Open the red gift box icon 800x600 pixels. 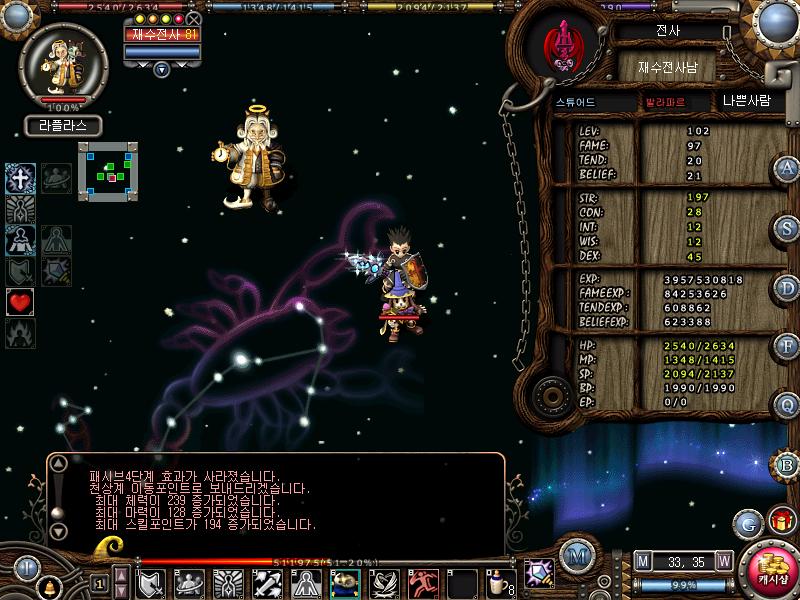pyautogui.click(x=779, y=521)
